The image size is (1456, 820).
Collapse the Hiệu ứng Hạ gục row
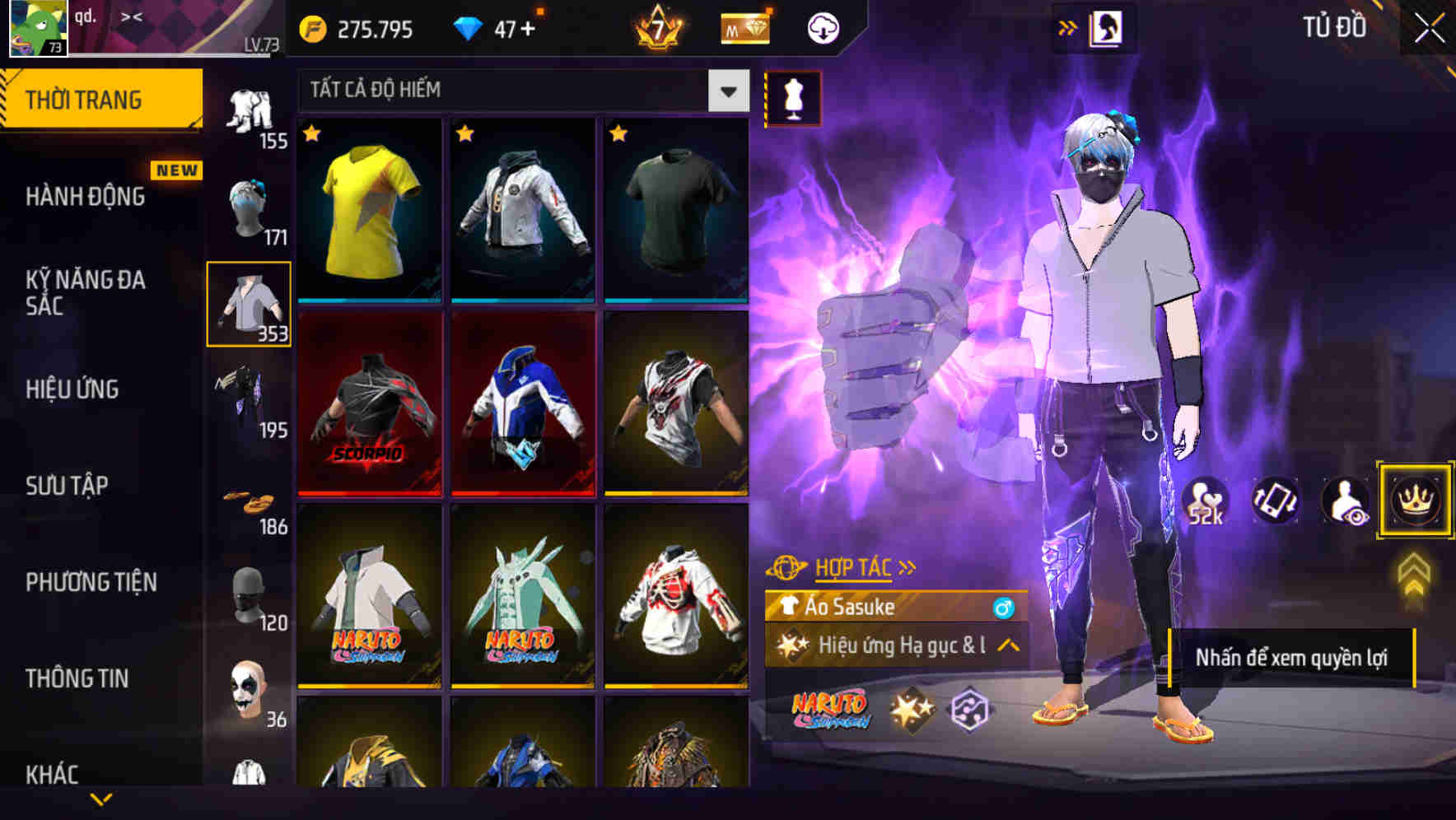[x=1006, y=646]
